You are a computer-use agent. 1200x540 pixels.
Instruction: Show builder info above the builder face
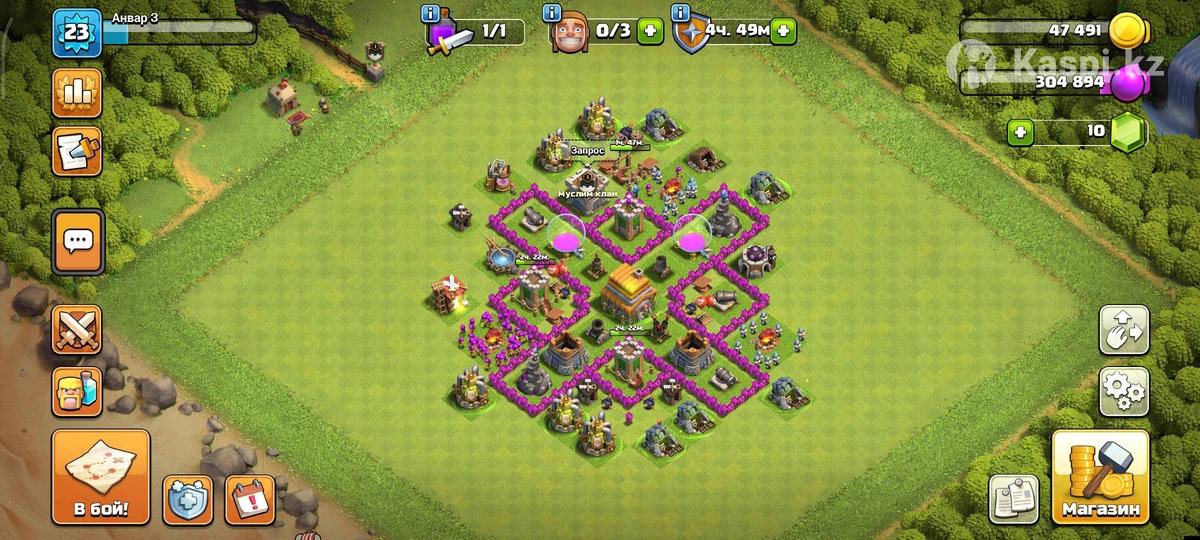point(551,13)
